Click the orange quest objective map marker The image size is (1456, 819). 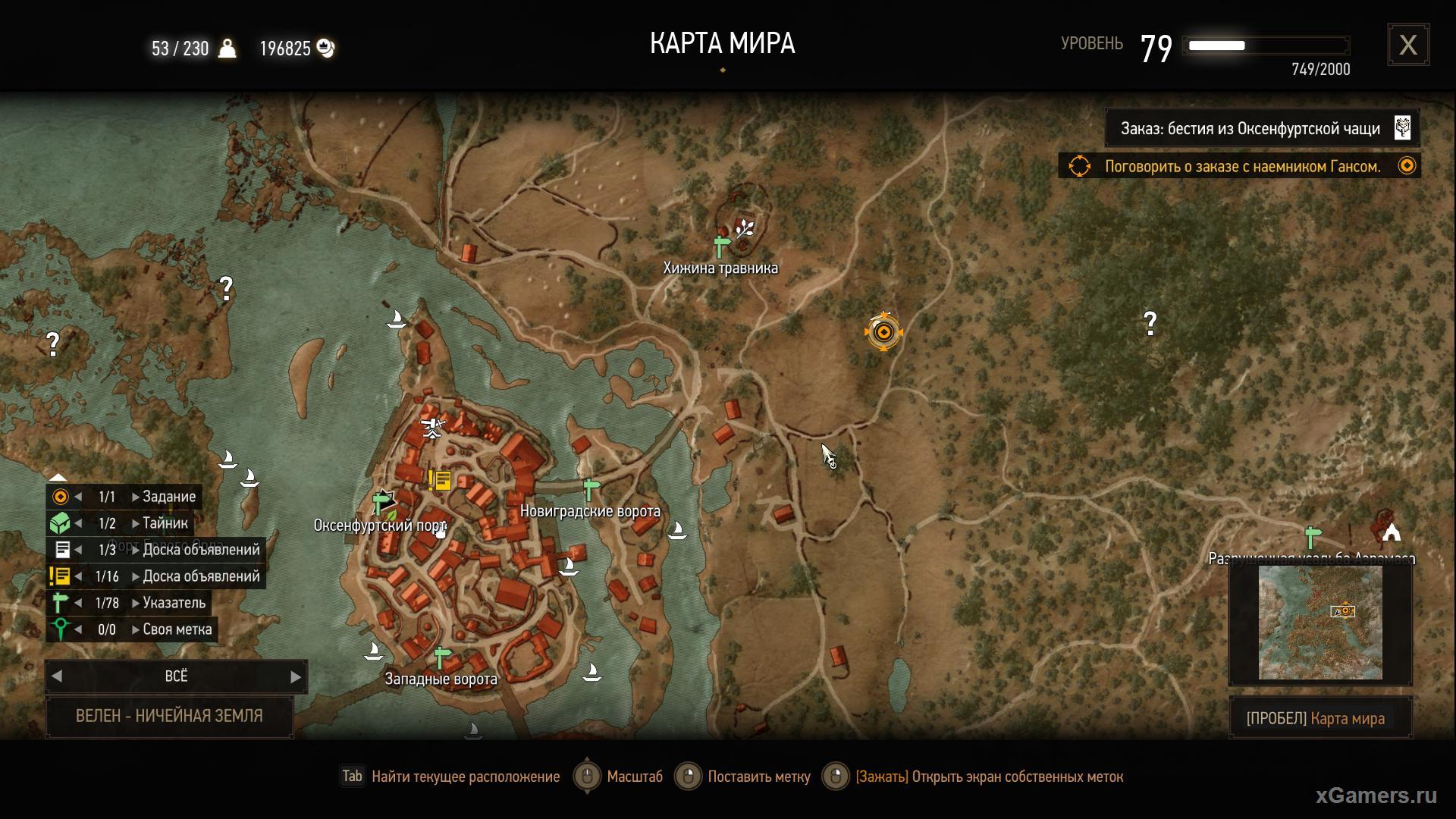click(883, 332)
